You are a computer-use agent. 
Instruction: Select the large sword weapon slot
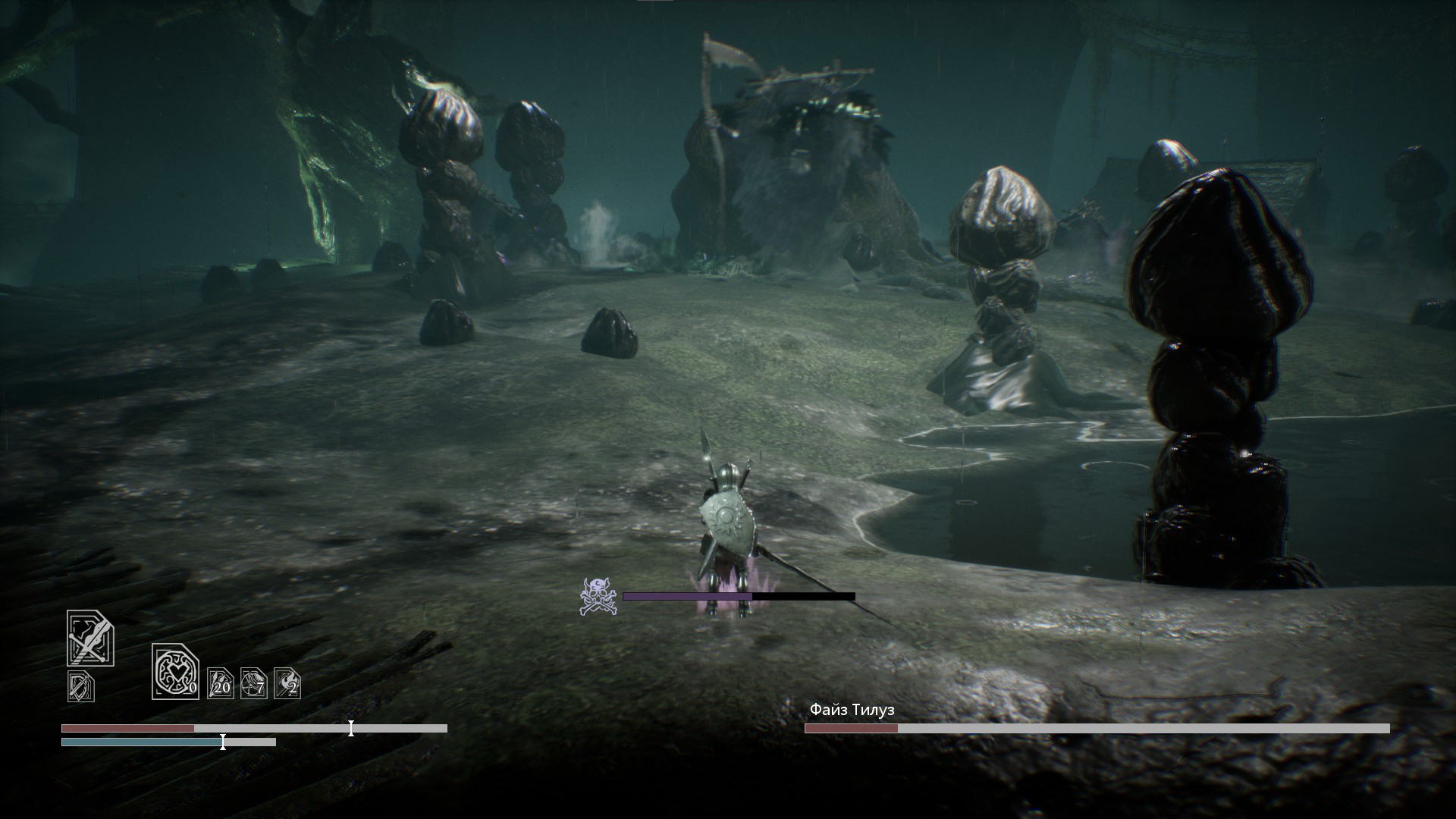tap(90, 639)
